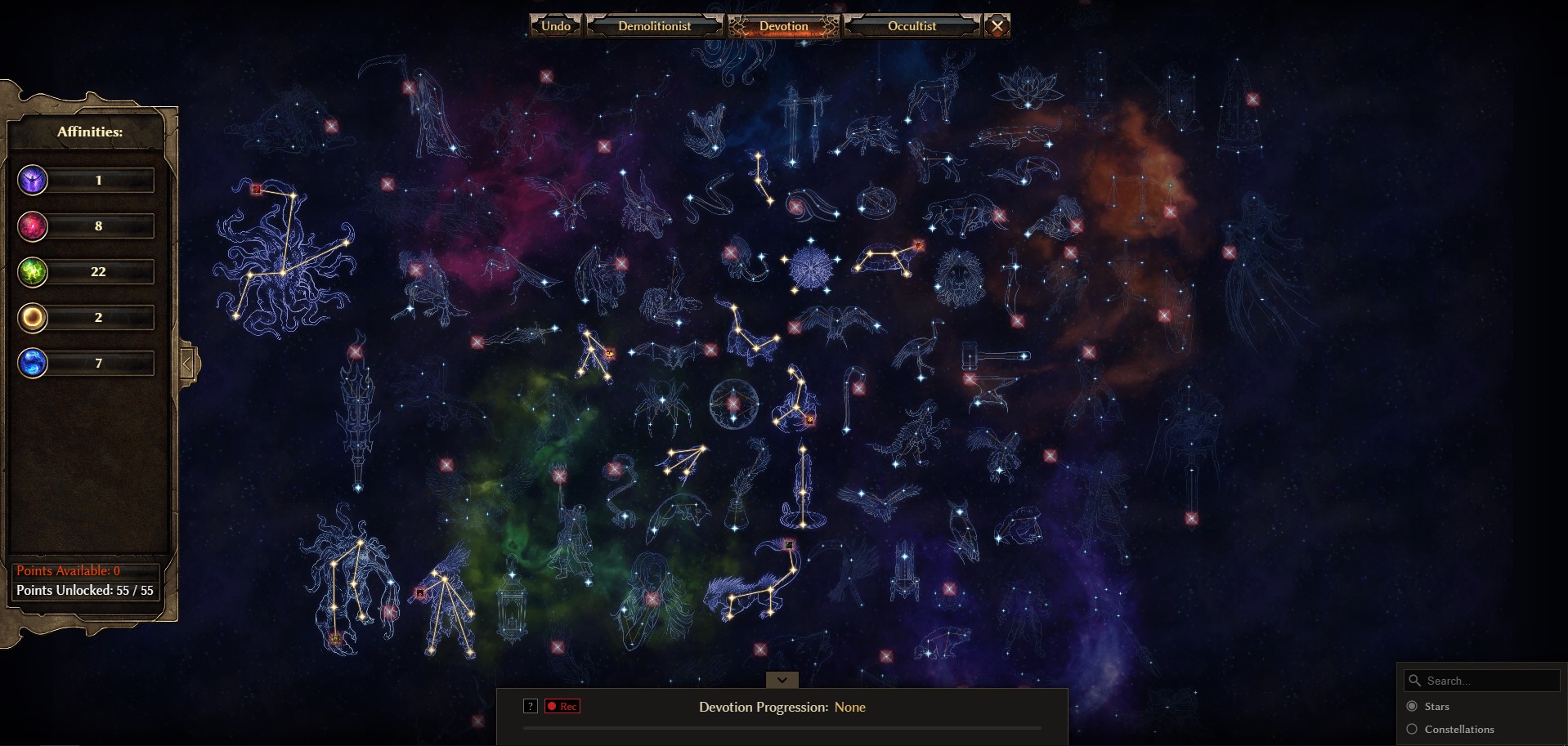Click the purple Eldritch affinity icon
Image resolution: width=1568 pixels, height=746 pixels.
click(x=33, y=180)
